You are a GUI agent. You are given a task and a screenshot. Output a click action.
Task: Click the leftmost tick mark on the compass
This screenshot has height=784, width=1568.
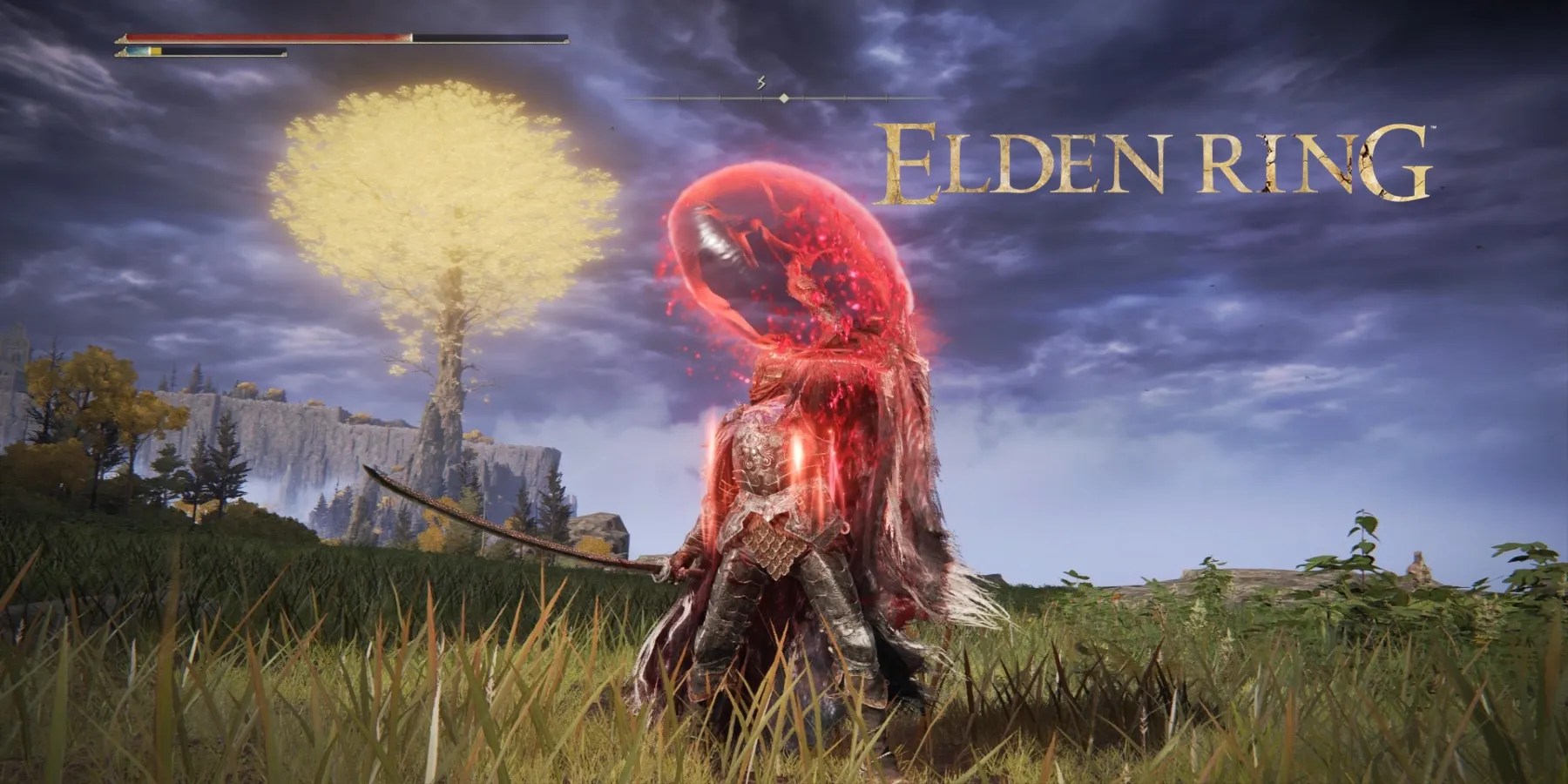(679, 98)
